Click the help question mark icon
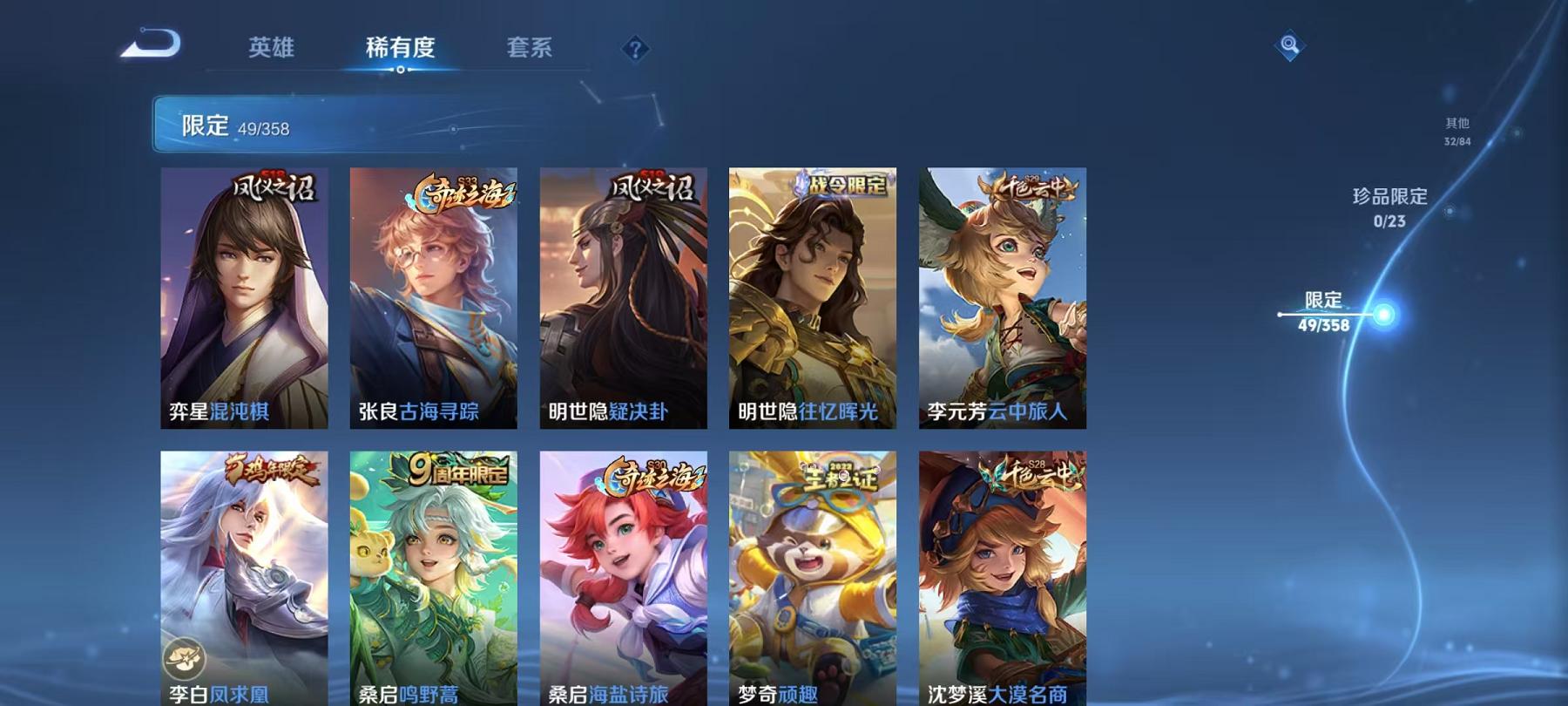This screenshot has width=1568, height=706. (637, 49)
